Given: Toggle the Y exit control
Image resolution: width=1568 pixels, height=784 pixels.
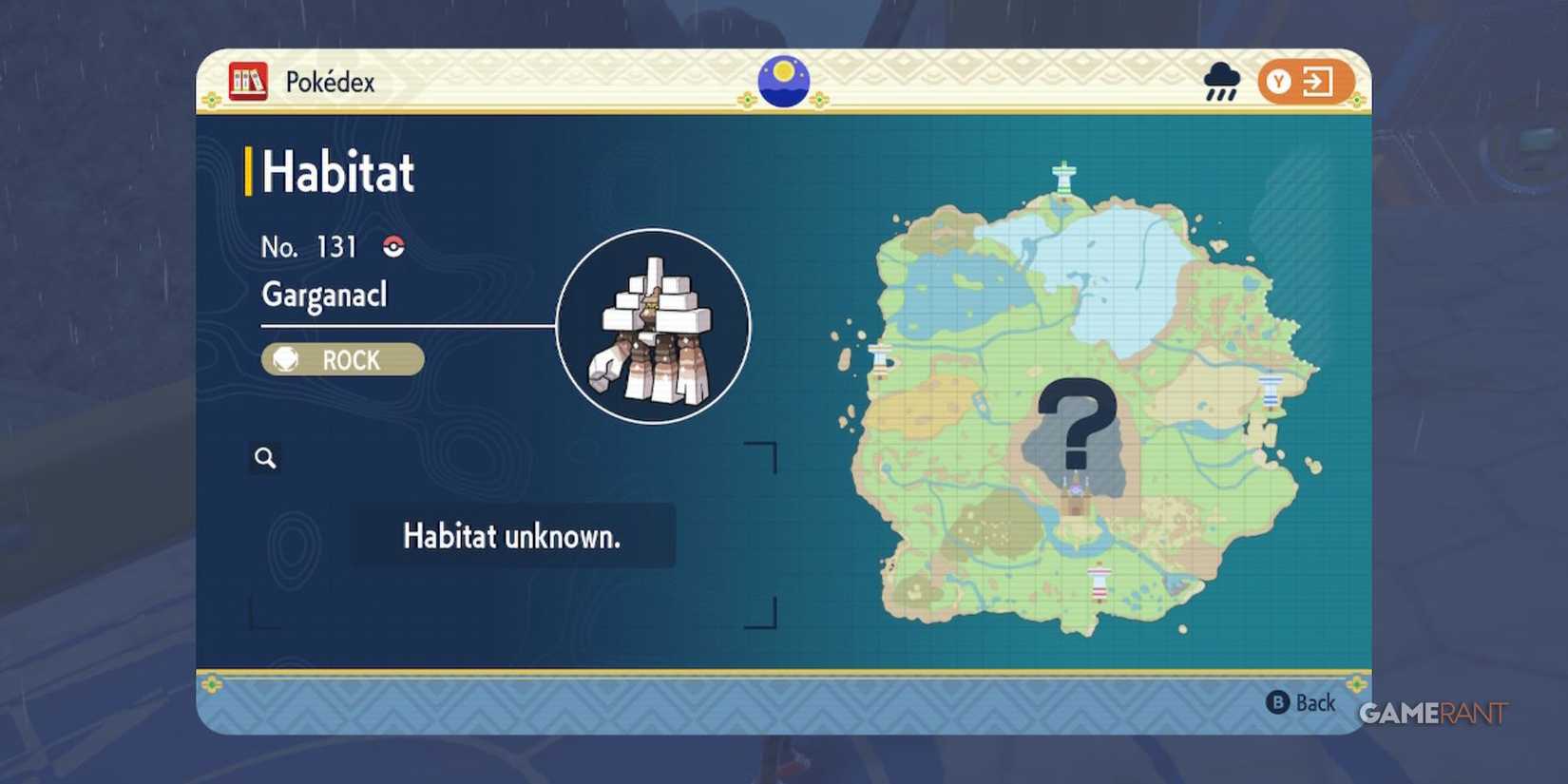Looking at the screenshot, I should coord(1303,82).
